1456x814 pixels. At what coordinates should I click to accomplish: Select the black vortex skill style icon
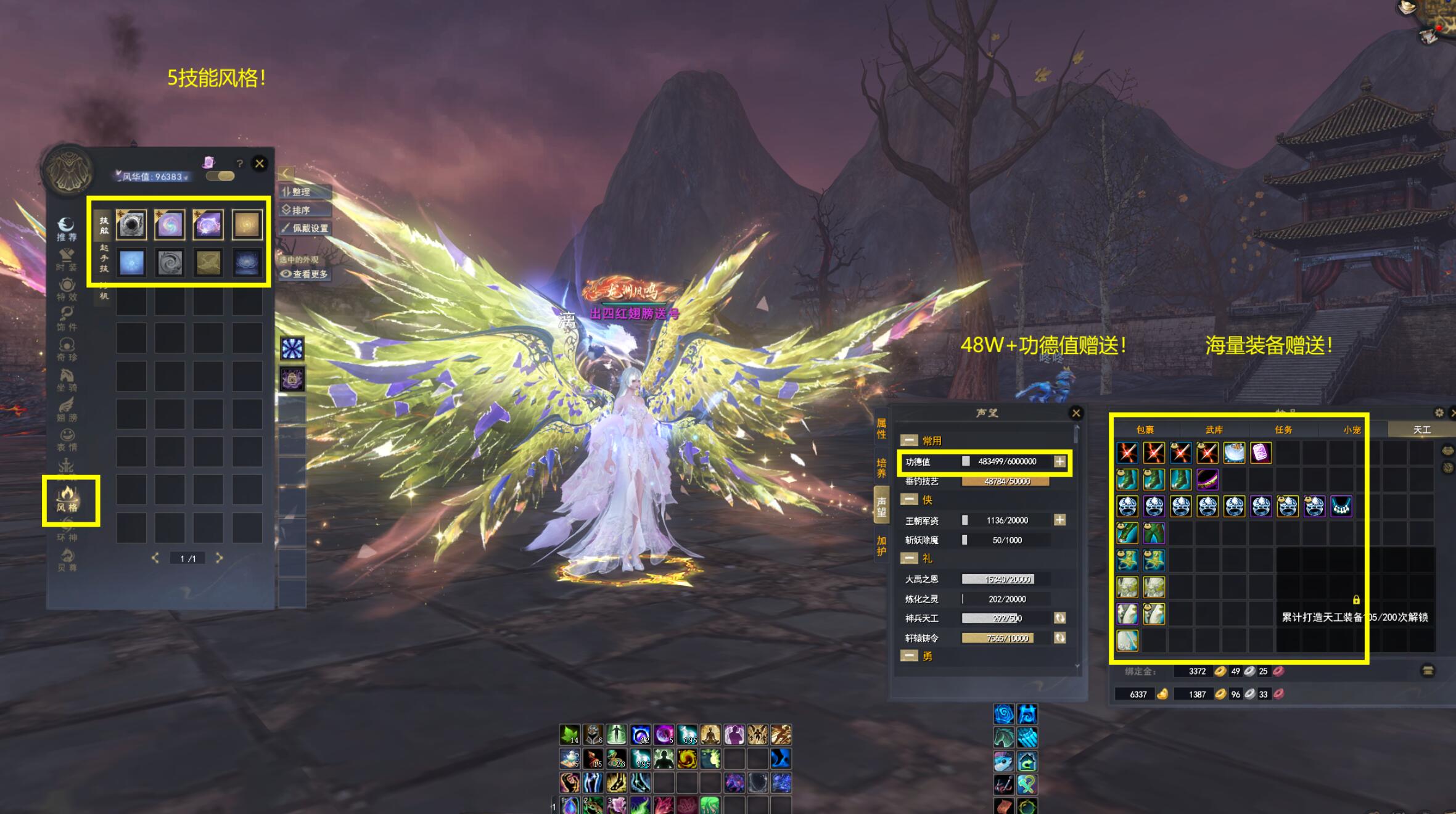[131, 224]
